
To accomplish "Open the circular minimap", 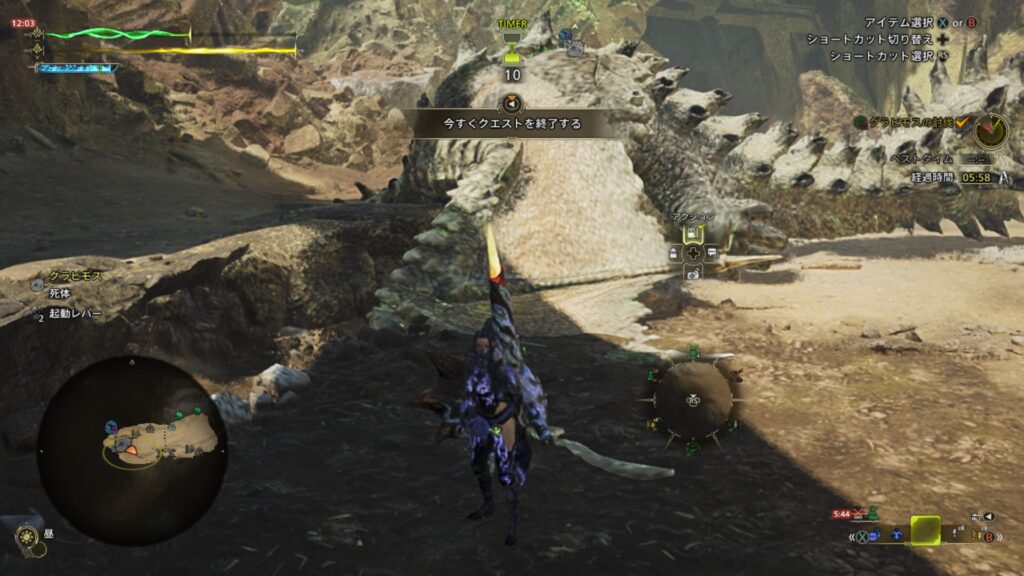I will point(131,450).
